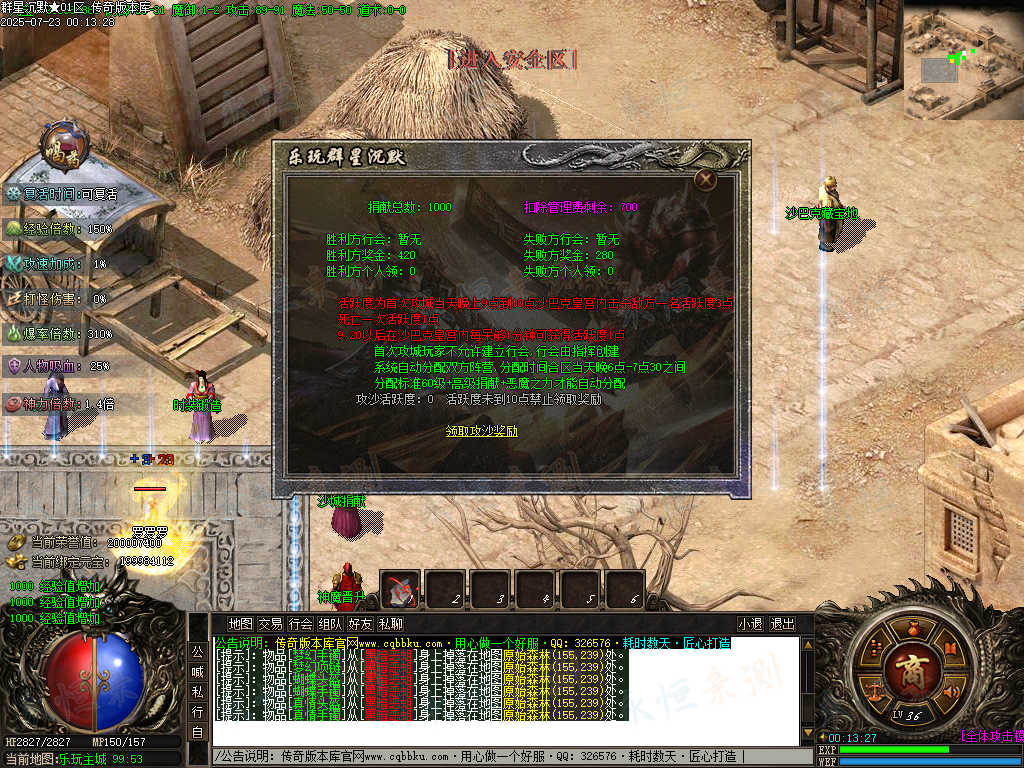
Task: Claim the siege reward via 领取攻沙奖励 link
Action: coord(482,431)
